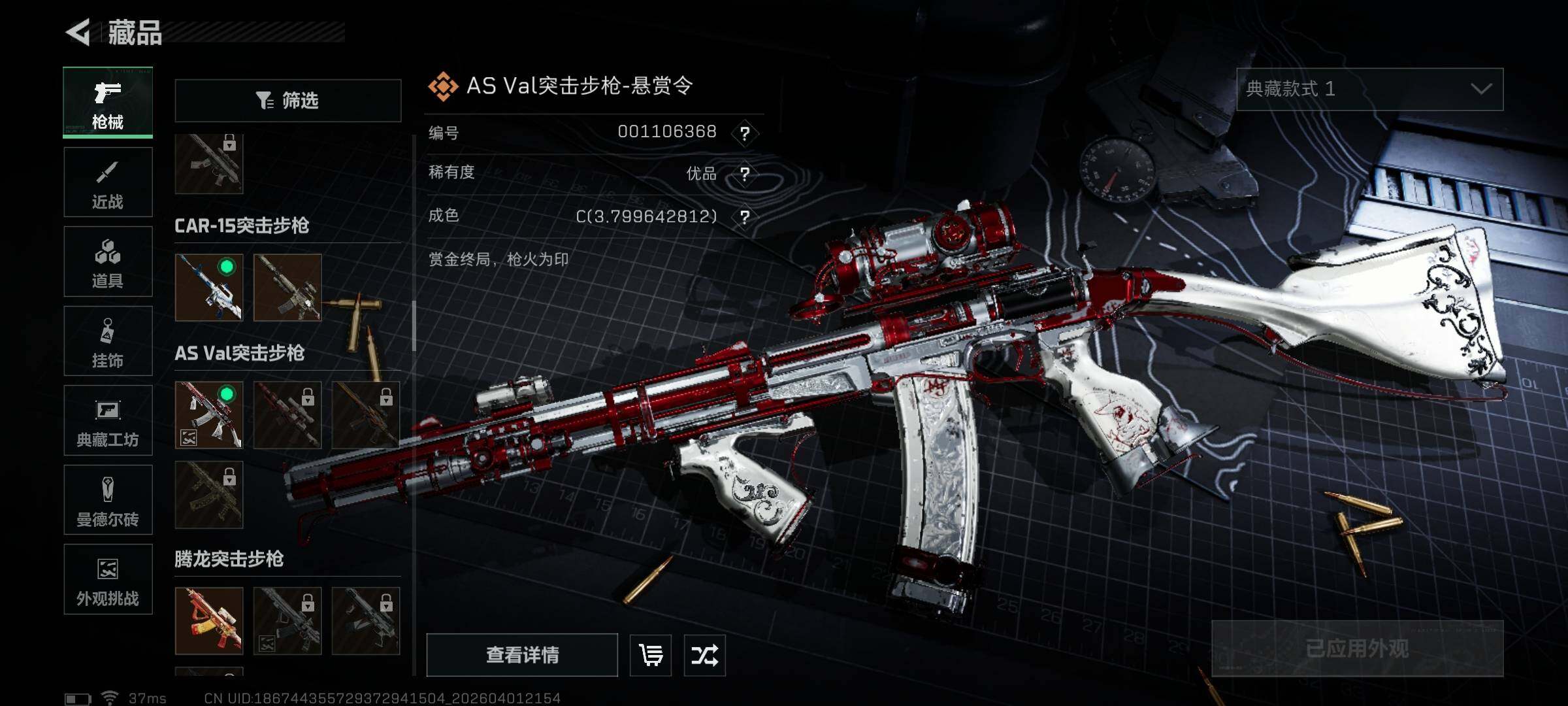Select the 道具 items tab

click(108, 261)
